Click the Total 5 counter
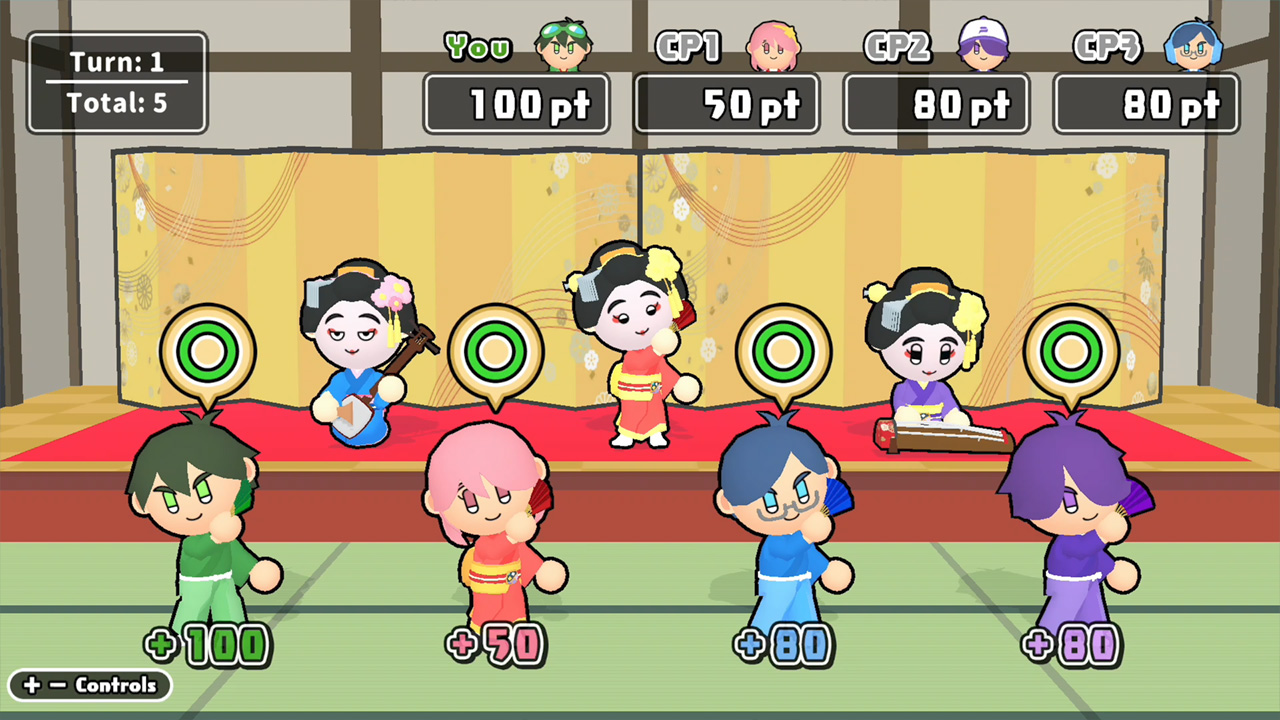This screenshot has height=720, width=1280. point(113,101)
